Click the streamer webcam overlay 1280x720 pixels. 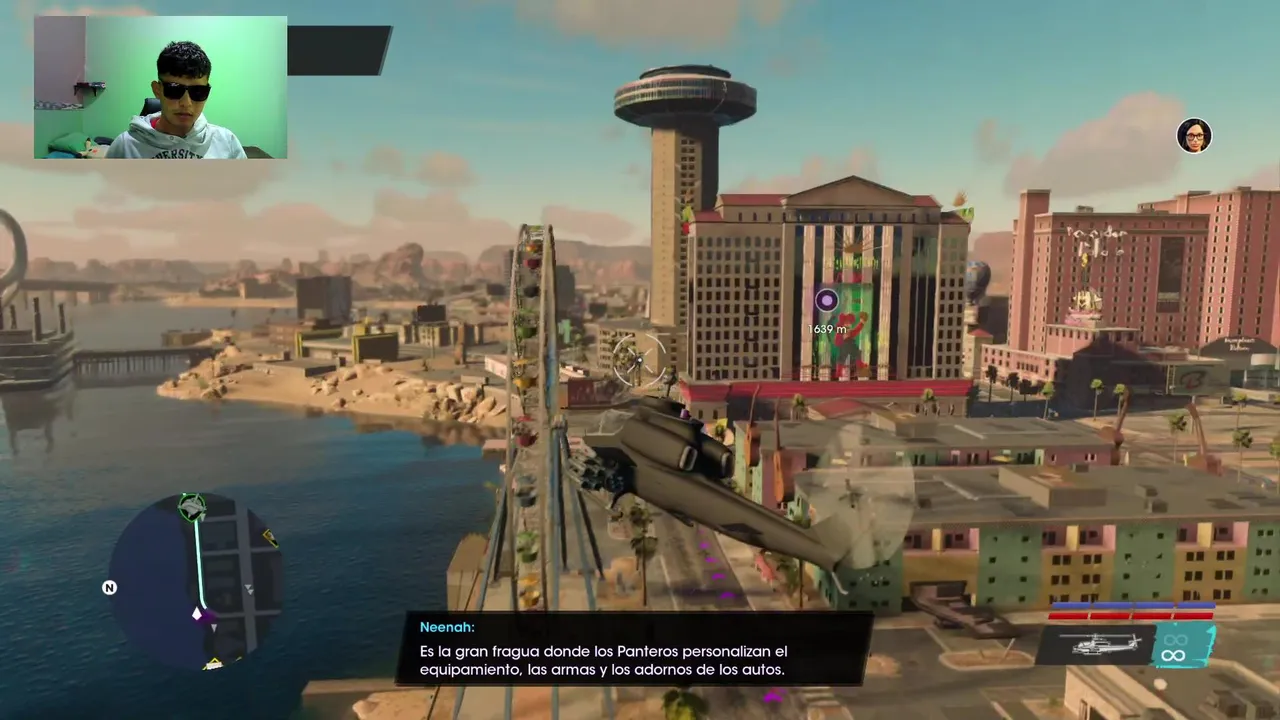point(160,87)
